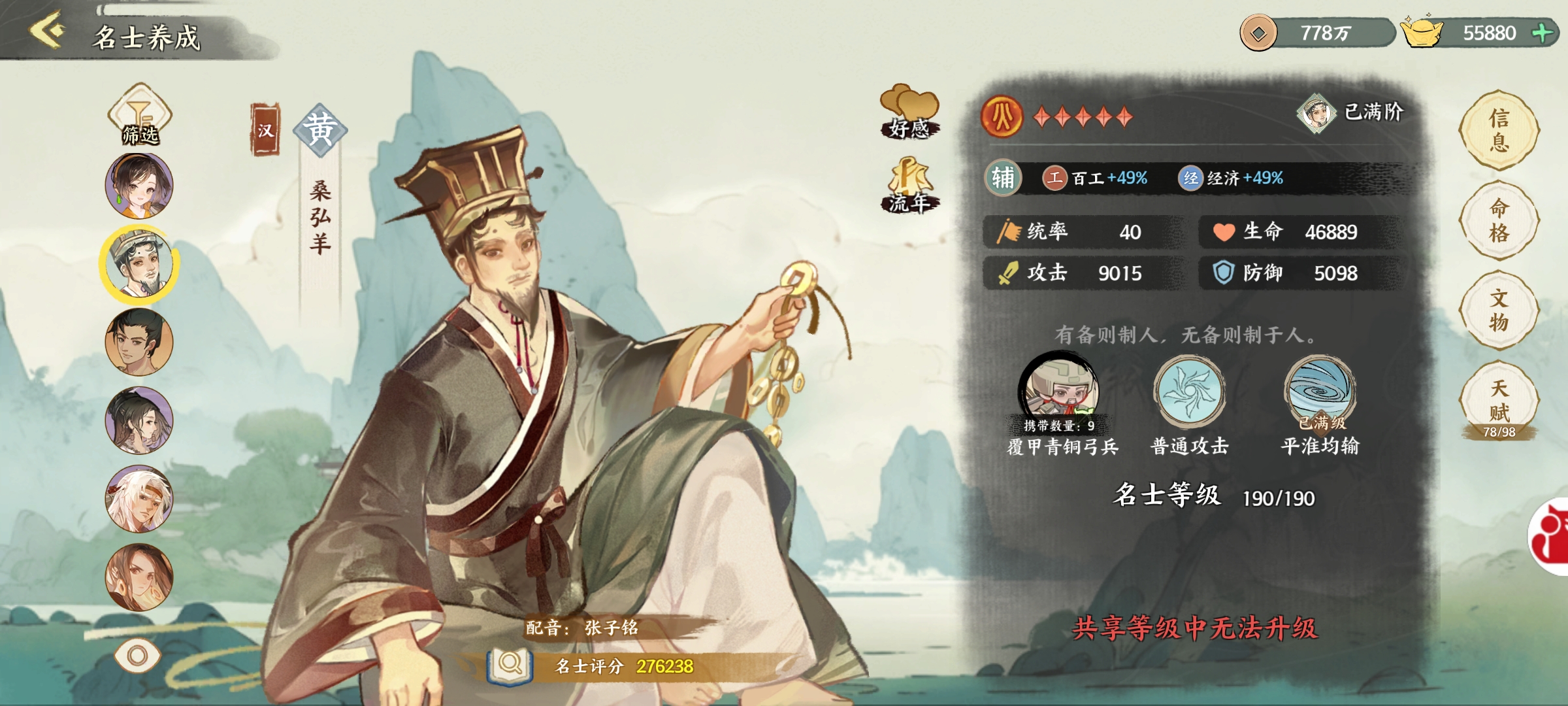The image size is (1568, 706).
Task: View the 普通攻击 skill
Action: click(1189, 392)
